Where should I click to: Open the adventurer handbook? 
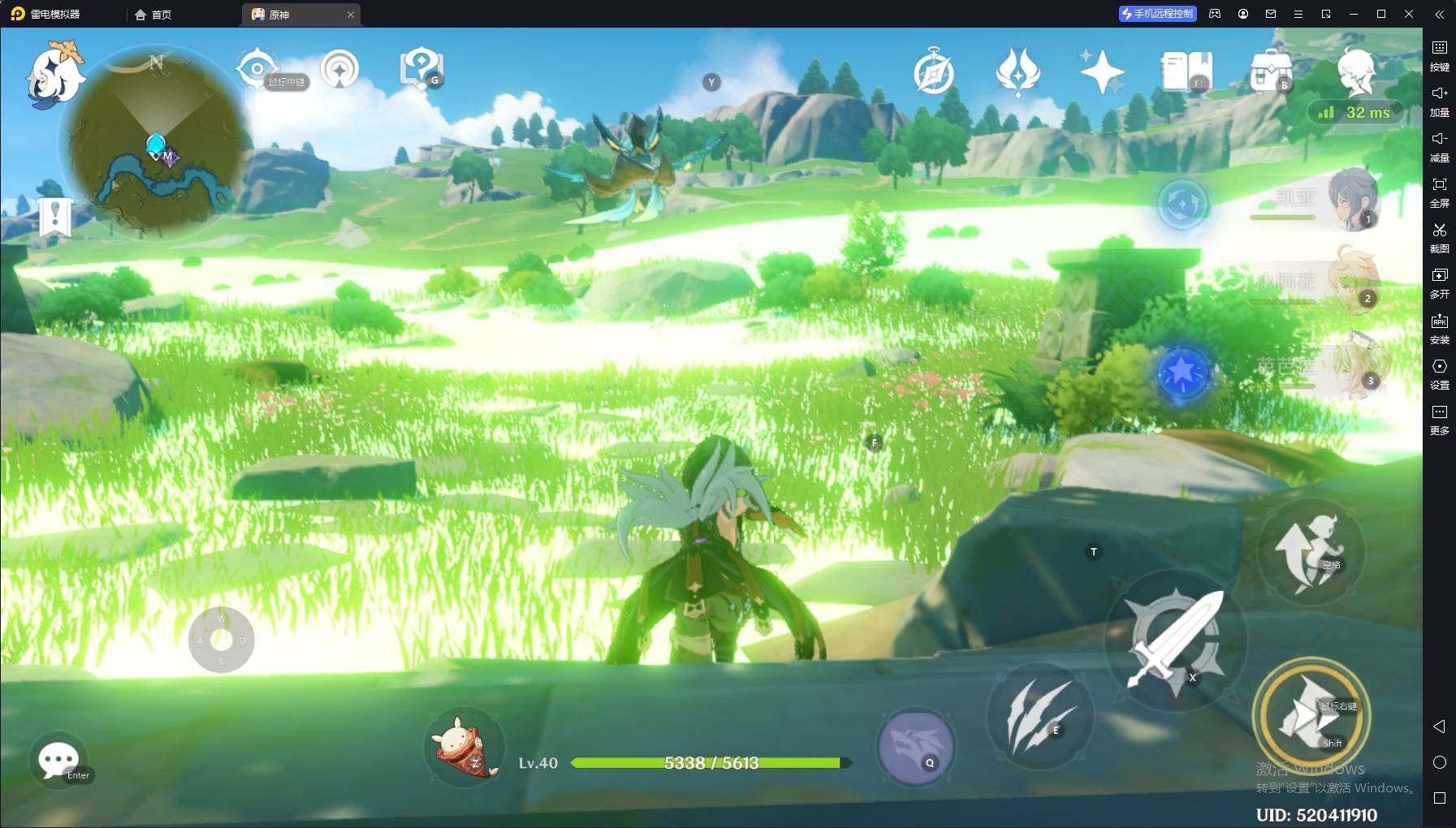click(x=1186, y=71)
